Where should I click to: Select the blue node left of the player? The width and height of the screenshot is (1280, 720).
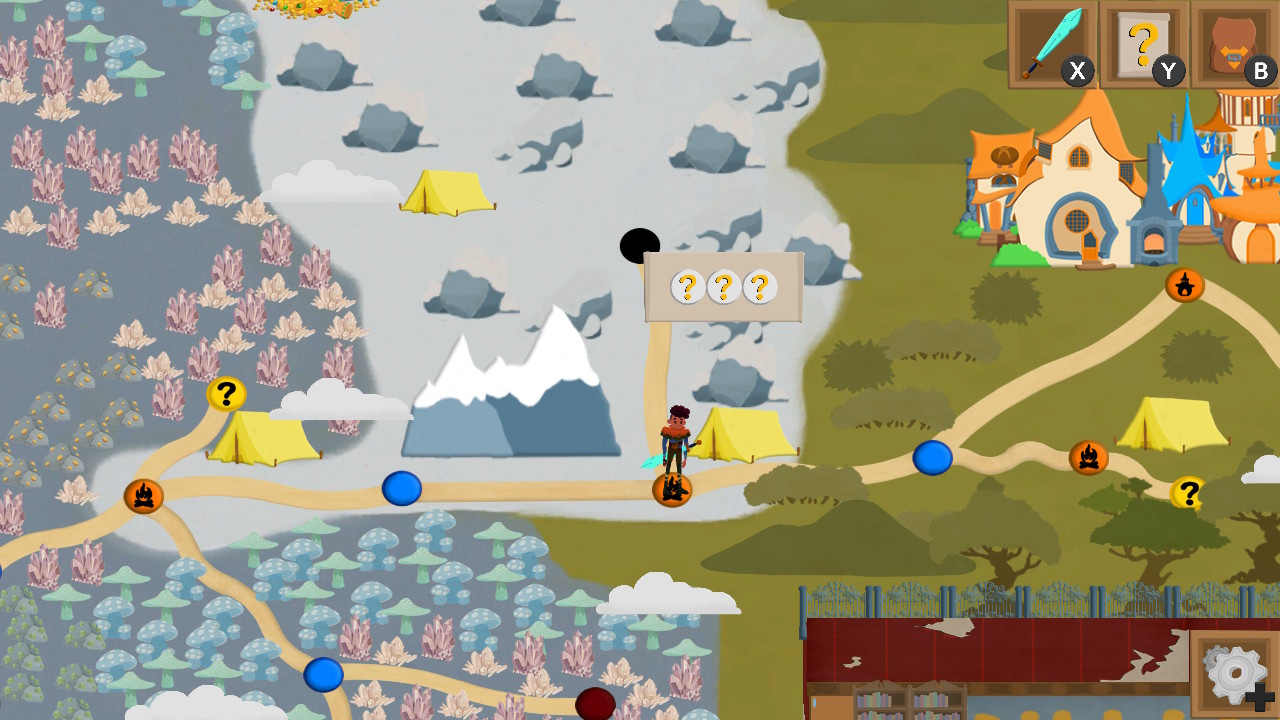point(401,489)
